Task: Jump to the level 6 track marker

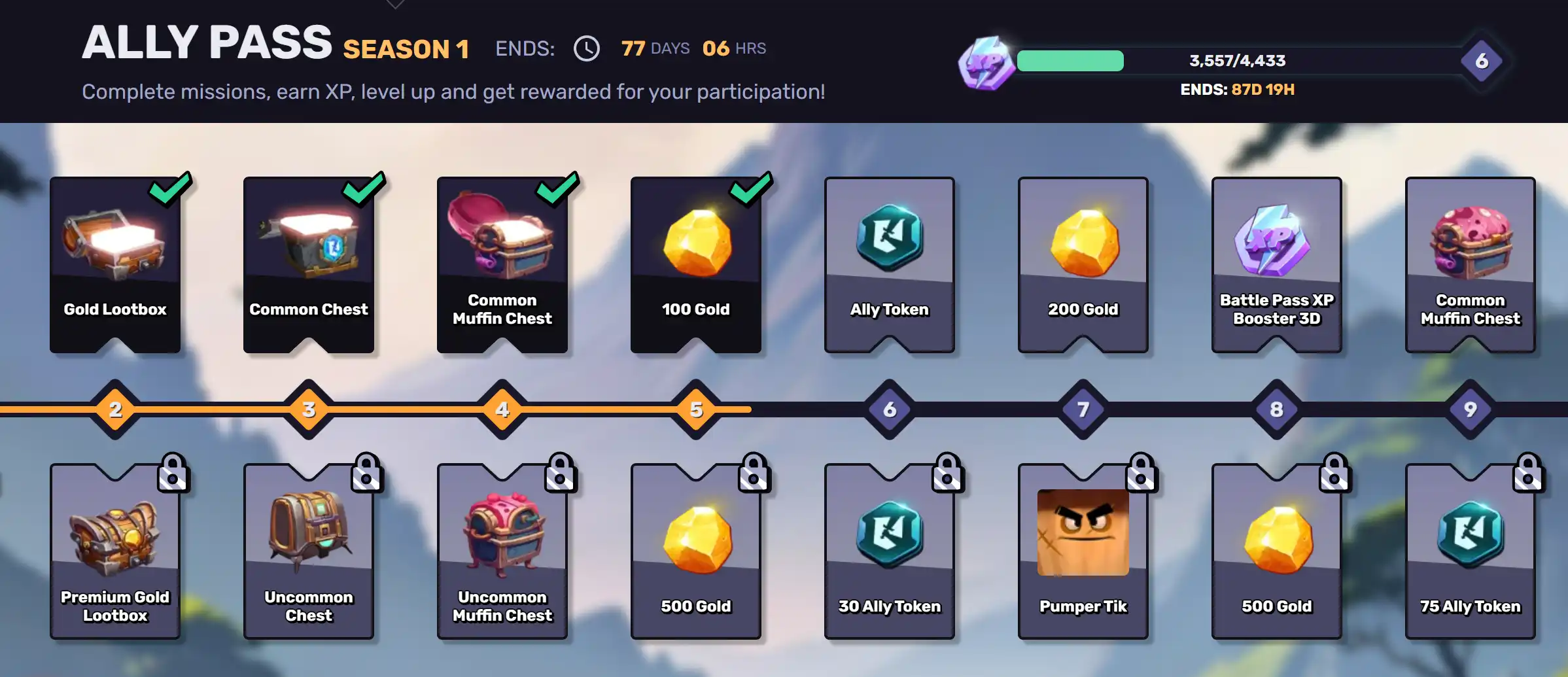Action: coord(890,409)
